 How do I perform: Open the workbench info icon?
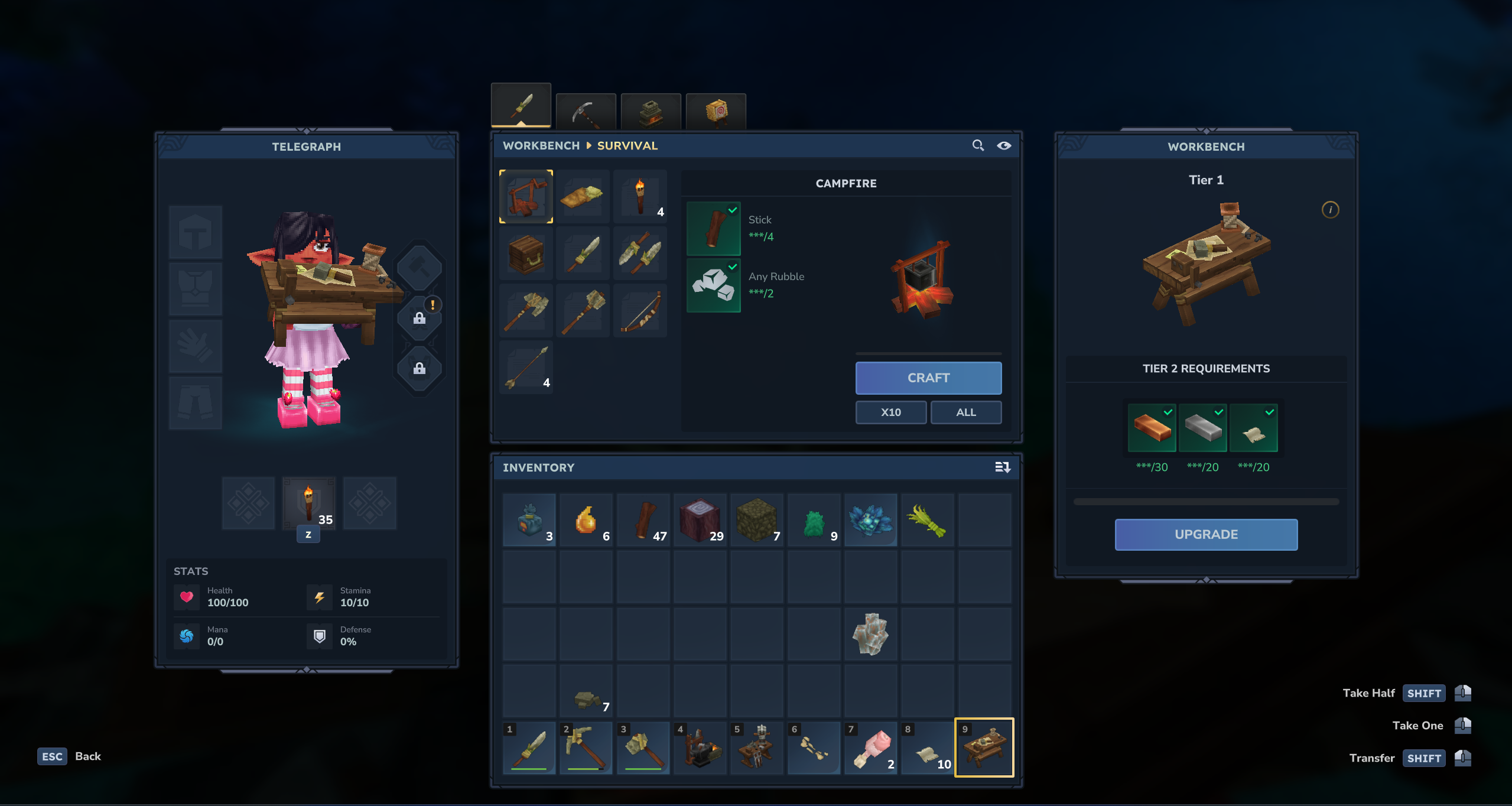coord(1330,210)
